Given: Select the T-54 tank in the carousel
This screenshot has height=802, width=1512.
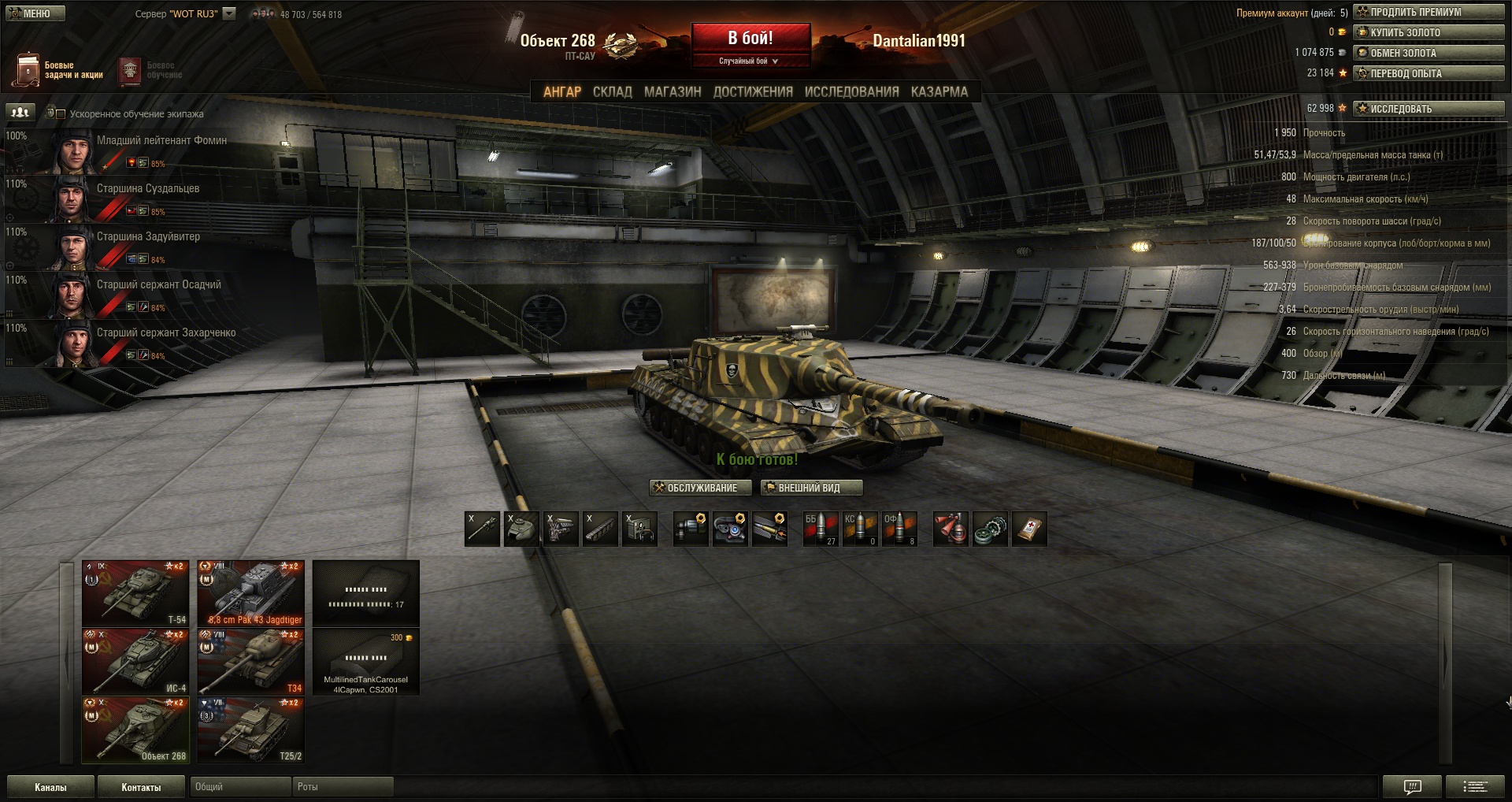Looking at the screenshot, I should [135, 593].
